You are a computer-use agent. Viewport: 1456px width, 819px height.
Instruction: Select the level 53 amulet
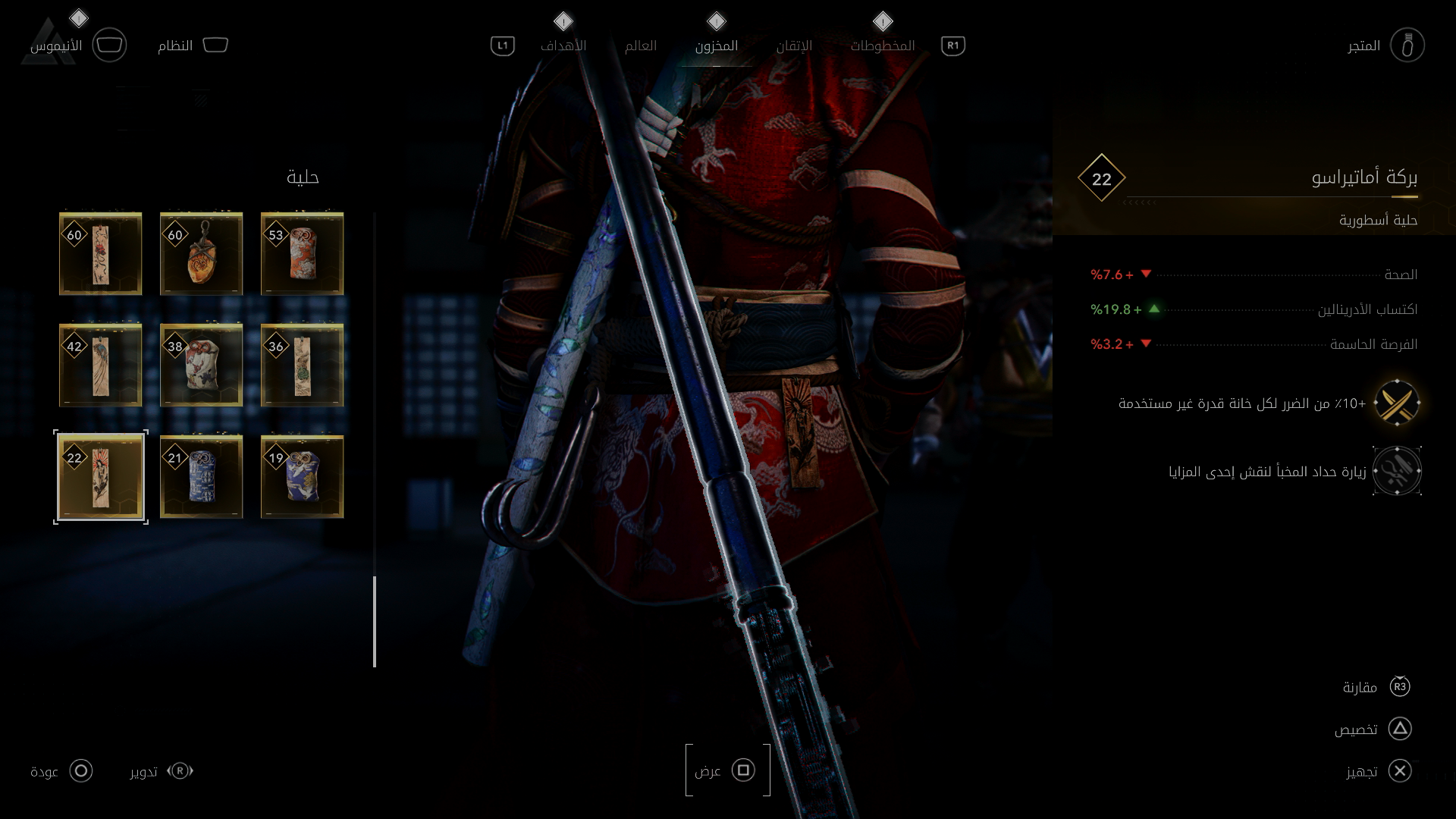tap(303, 254)
